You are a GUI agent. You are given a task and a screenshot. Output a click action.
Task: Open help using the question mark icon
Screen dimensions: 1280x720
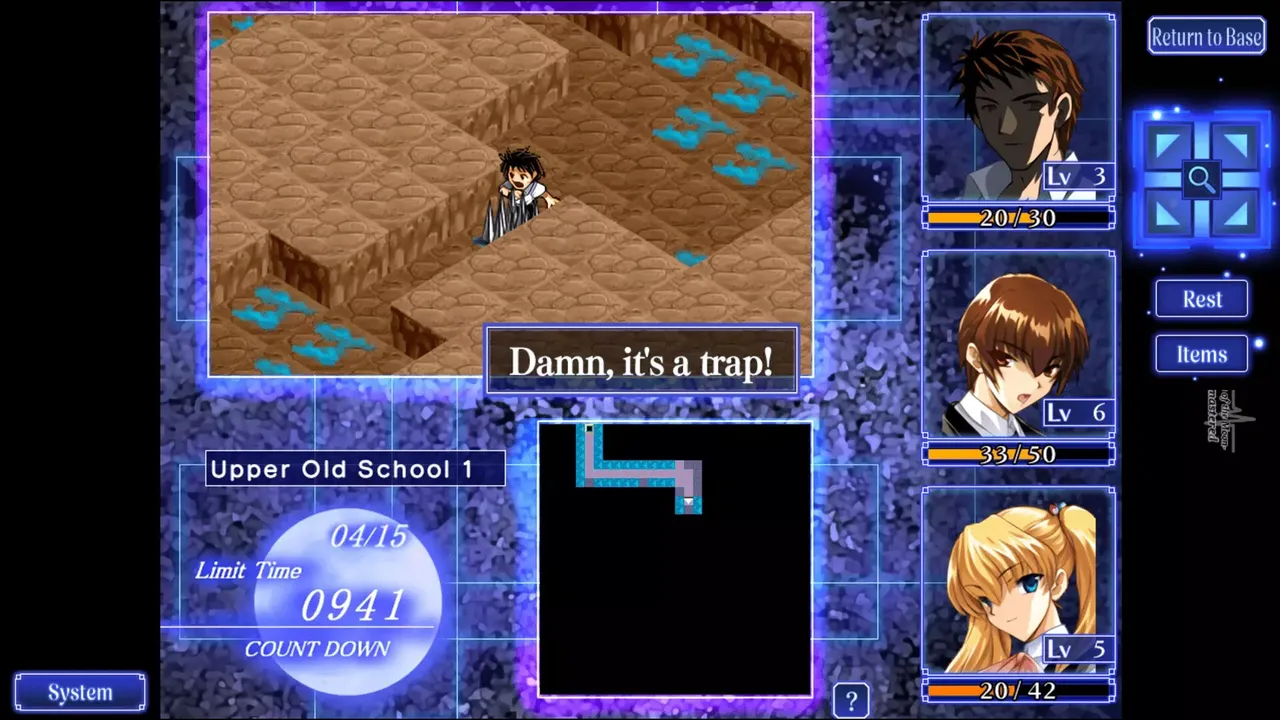coord(852,698)
